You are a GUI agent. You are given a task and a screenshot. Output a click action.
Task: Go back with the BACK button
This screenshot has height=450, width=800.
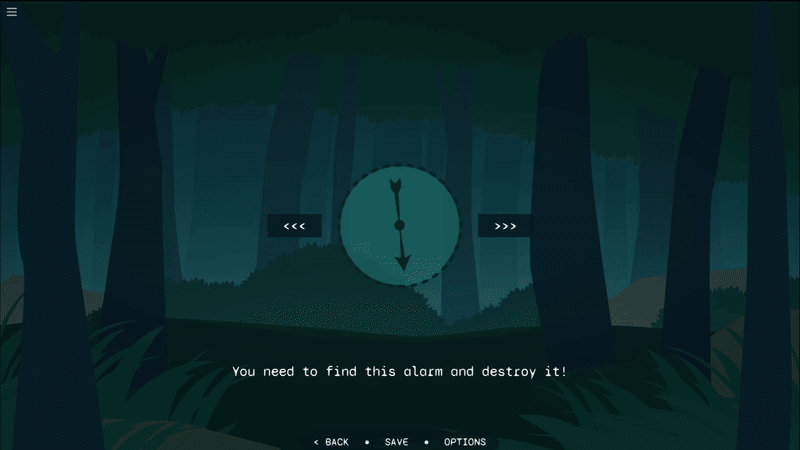tap(331, 442)
